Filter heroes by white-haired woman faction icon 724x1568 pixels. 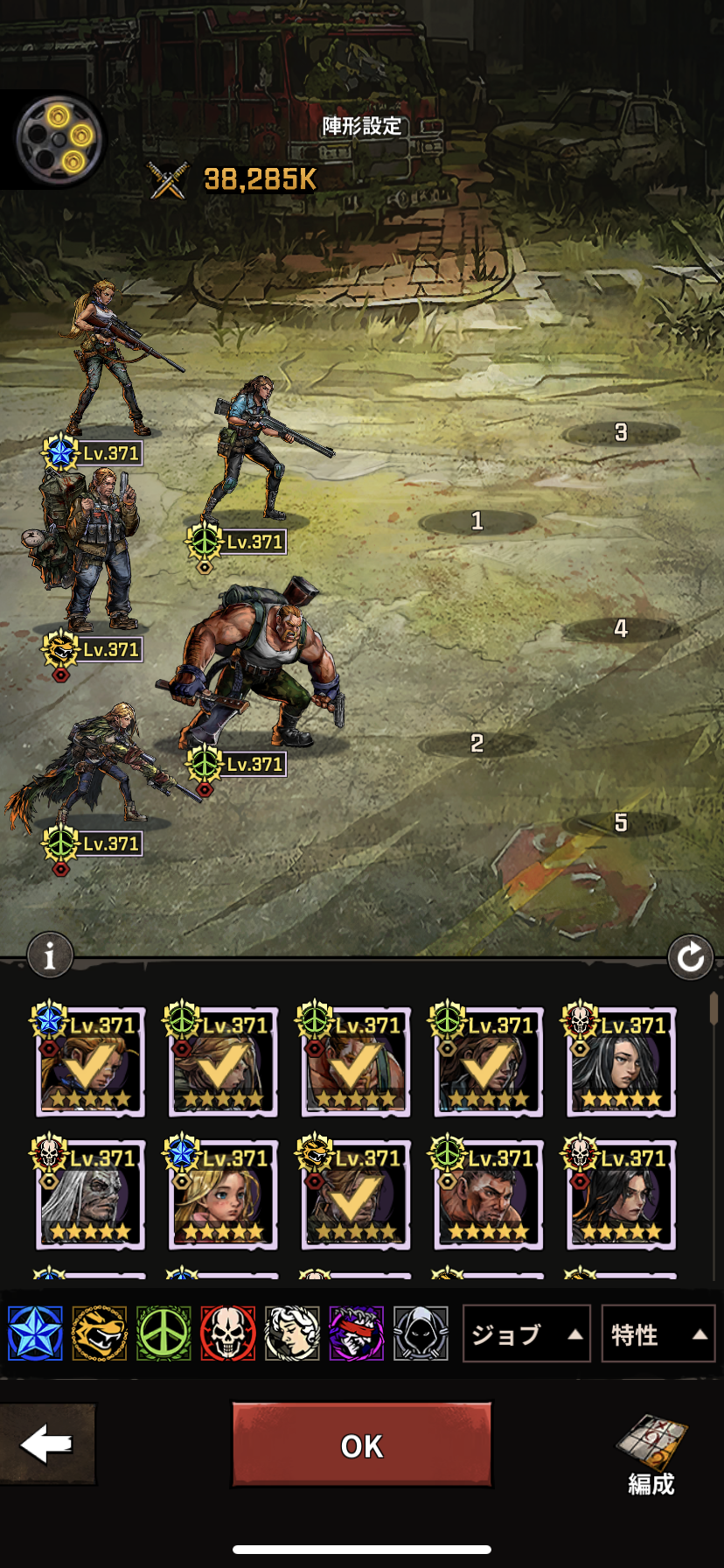click(x=292, y=1333)
